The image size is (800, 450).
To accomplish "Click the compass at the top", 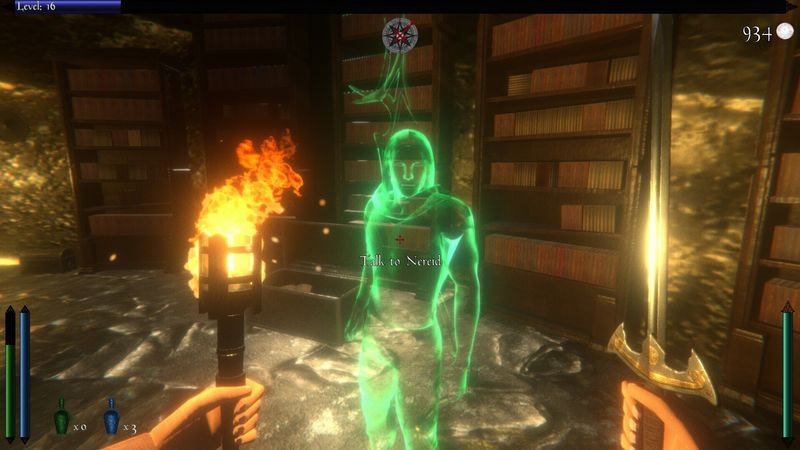I will [399, 35].
